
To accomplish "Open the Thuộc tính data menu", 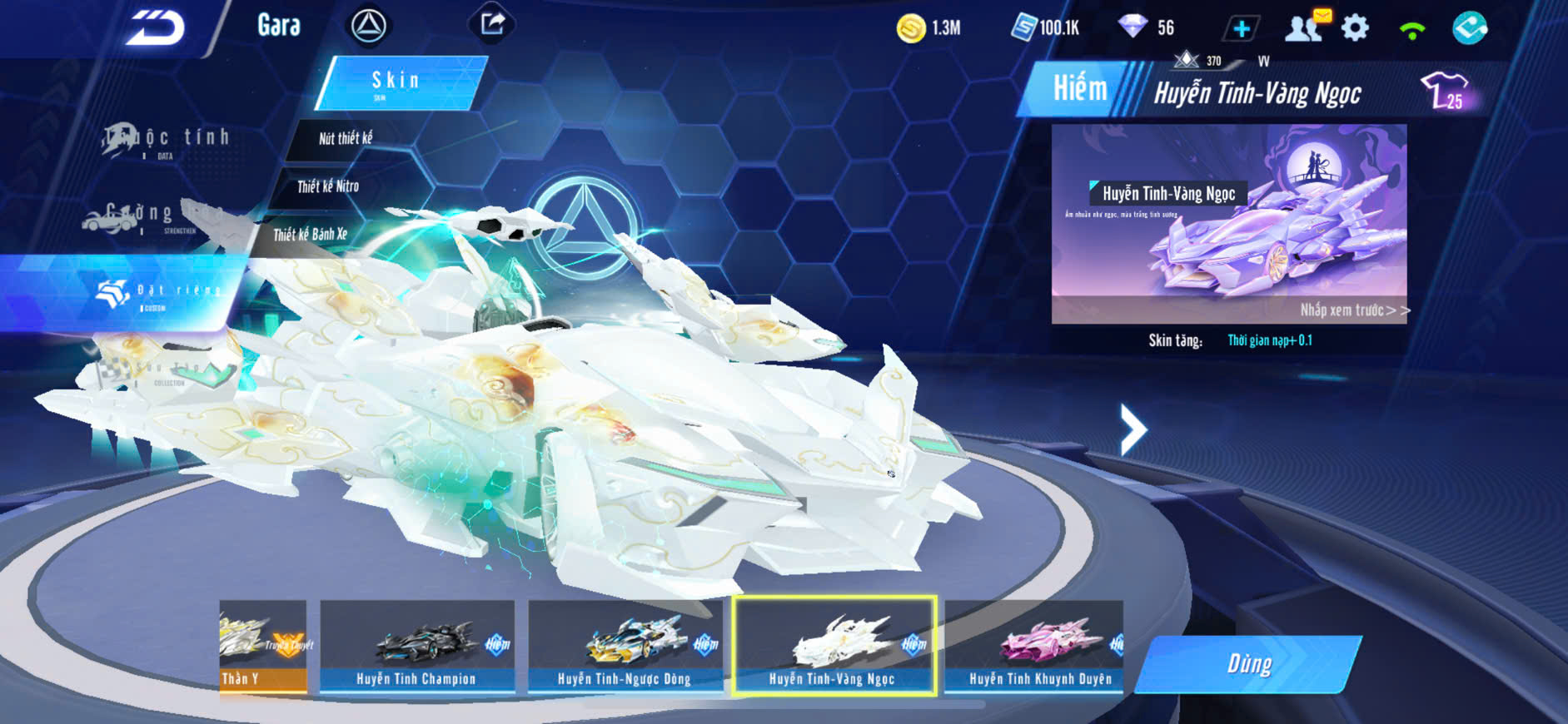I will tap(165, 141).
